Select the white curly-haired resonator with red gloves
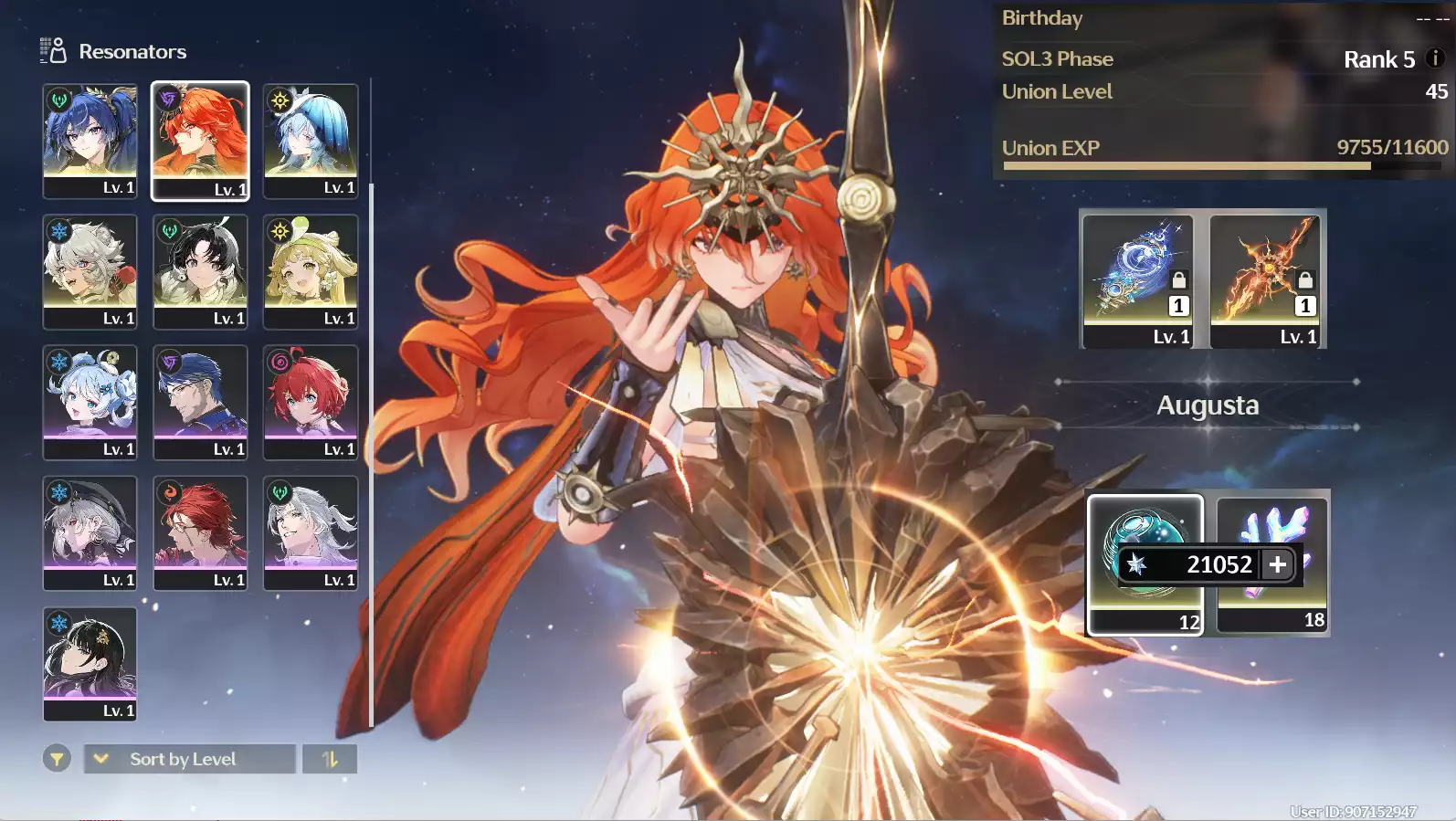This screenshot has width=1456, height=821. 90,270
